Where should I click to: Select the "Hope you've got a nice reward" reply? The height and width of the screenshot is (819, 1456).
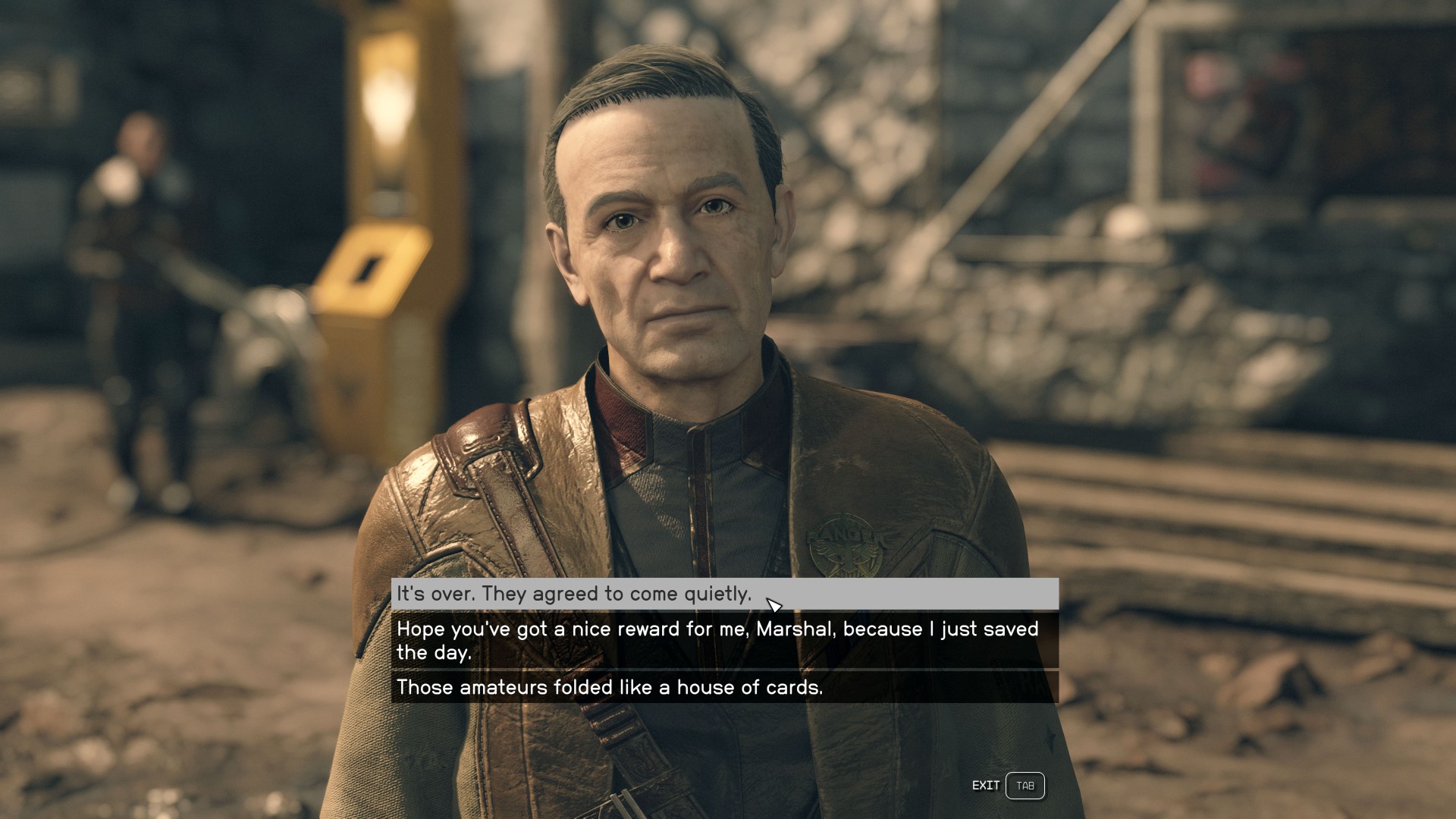[717, 640]
